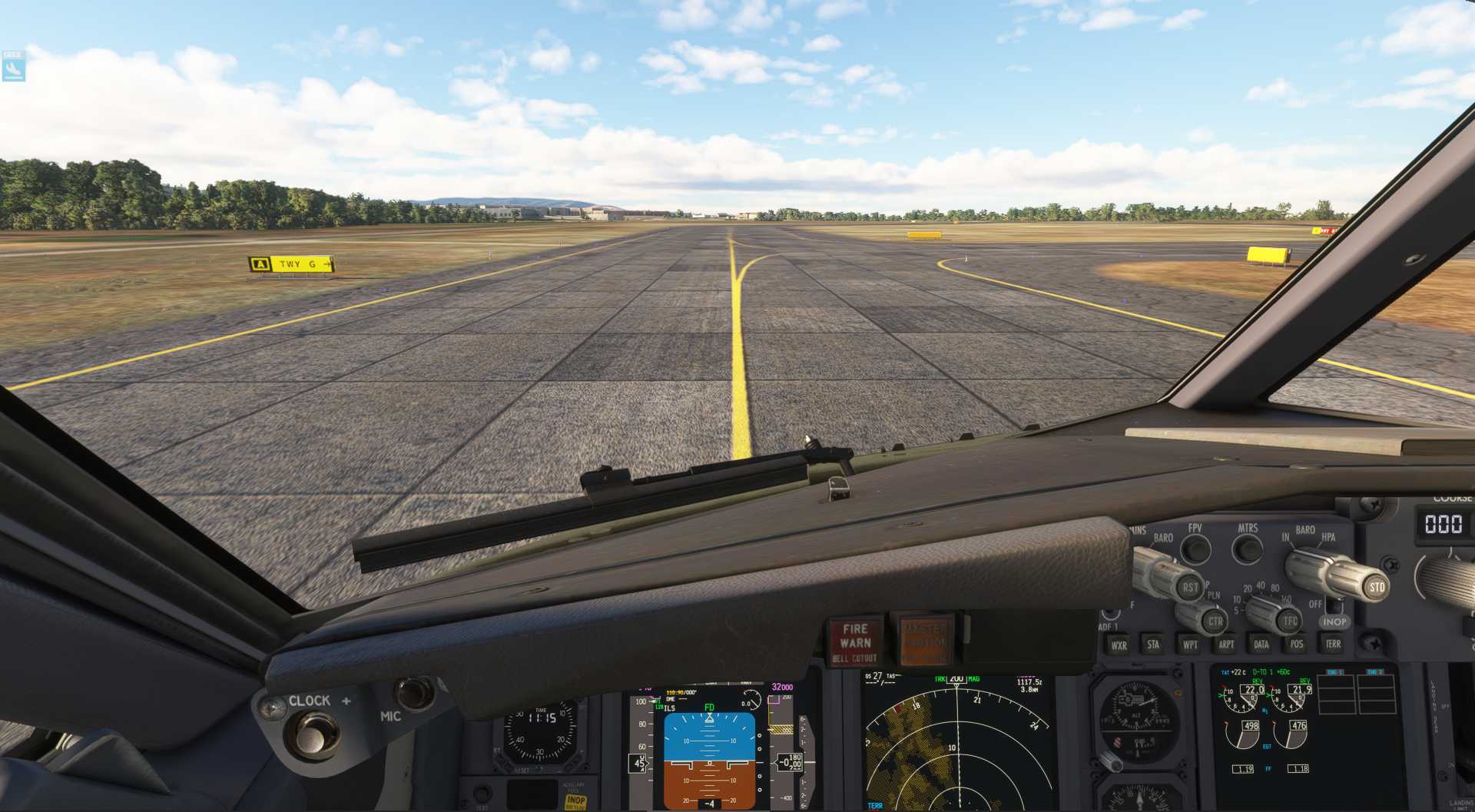Toggle the MTRS meters button

point(1247,549)
